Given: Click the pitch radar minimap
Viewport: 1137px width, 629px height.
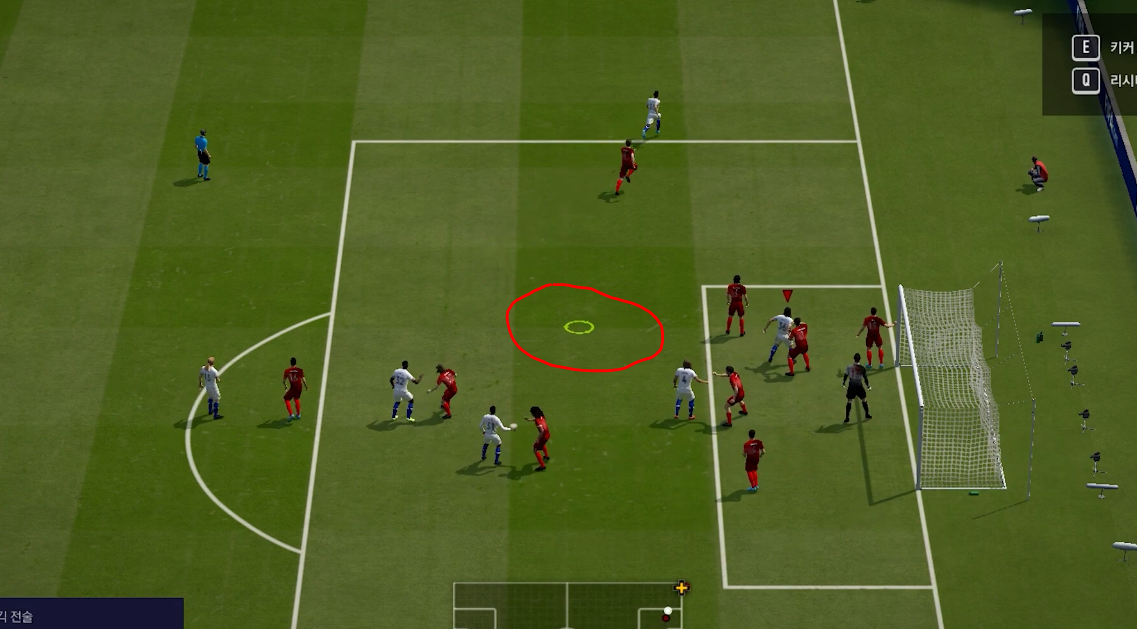Looking at the screenshot, I should click(567, 606).
